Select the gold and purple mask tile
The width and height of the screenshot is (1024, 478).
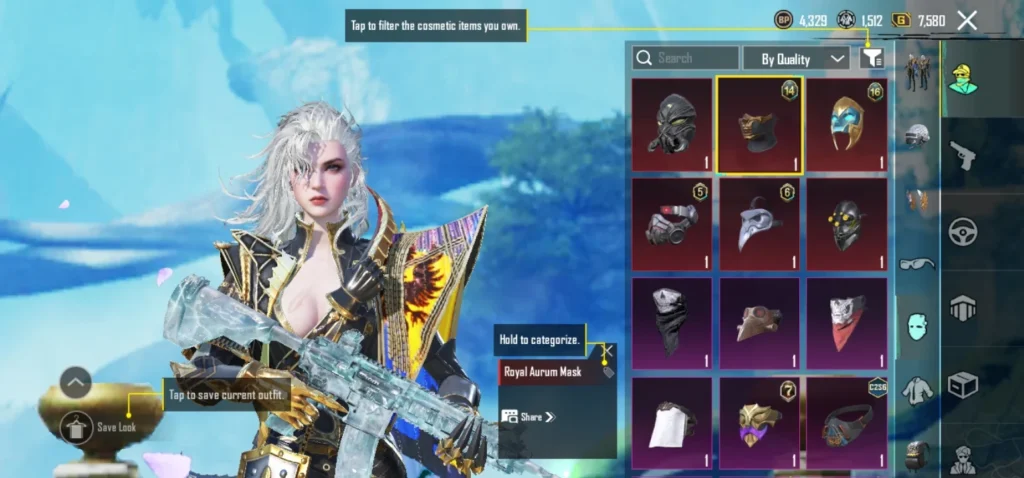coord(759,422)
